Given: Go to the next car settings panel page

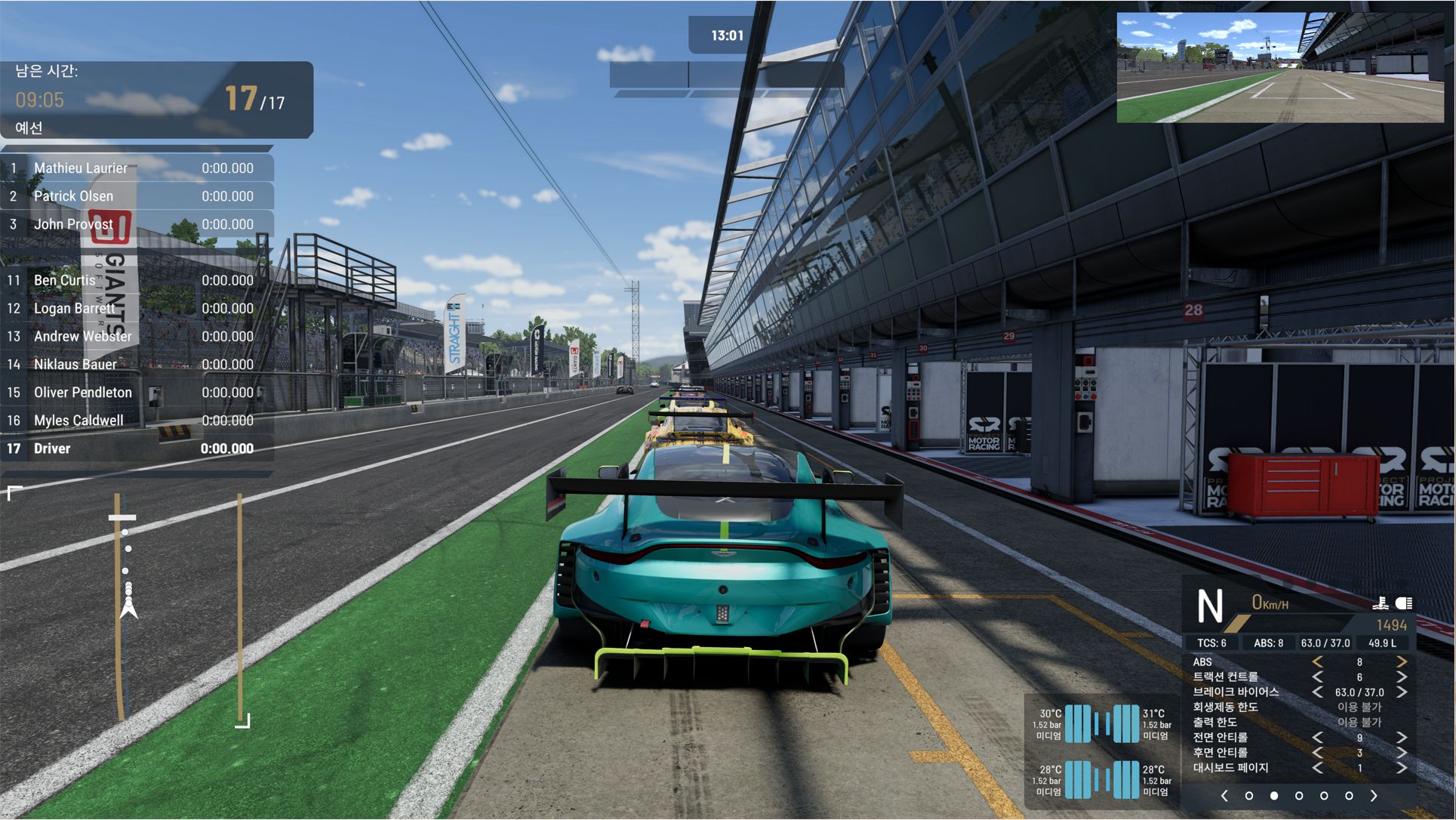Looking at the screenshot, I should click(x=1374, y=796).
